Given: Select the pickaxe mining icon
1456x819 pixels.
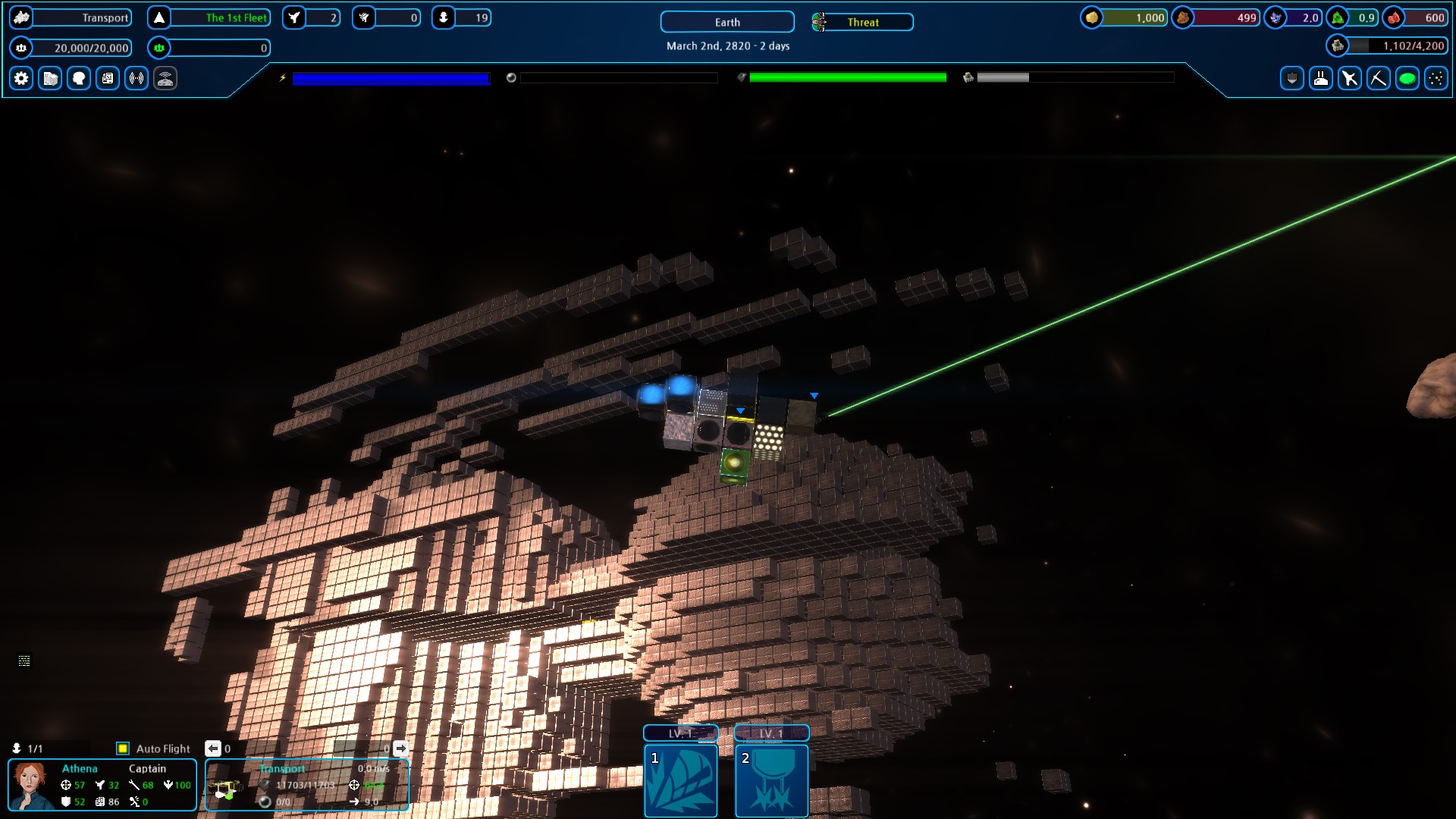Looking at the screenshot, I should pyautogui.click(x=1378, y=78).
